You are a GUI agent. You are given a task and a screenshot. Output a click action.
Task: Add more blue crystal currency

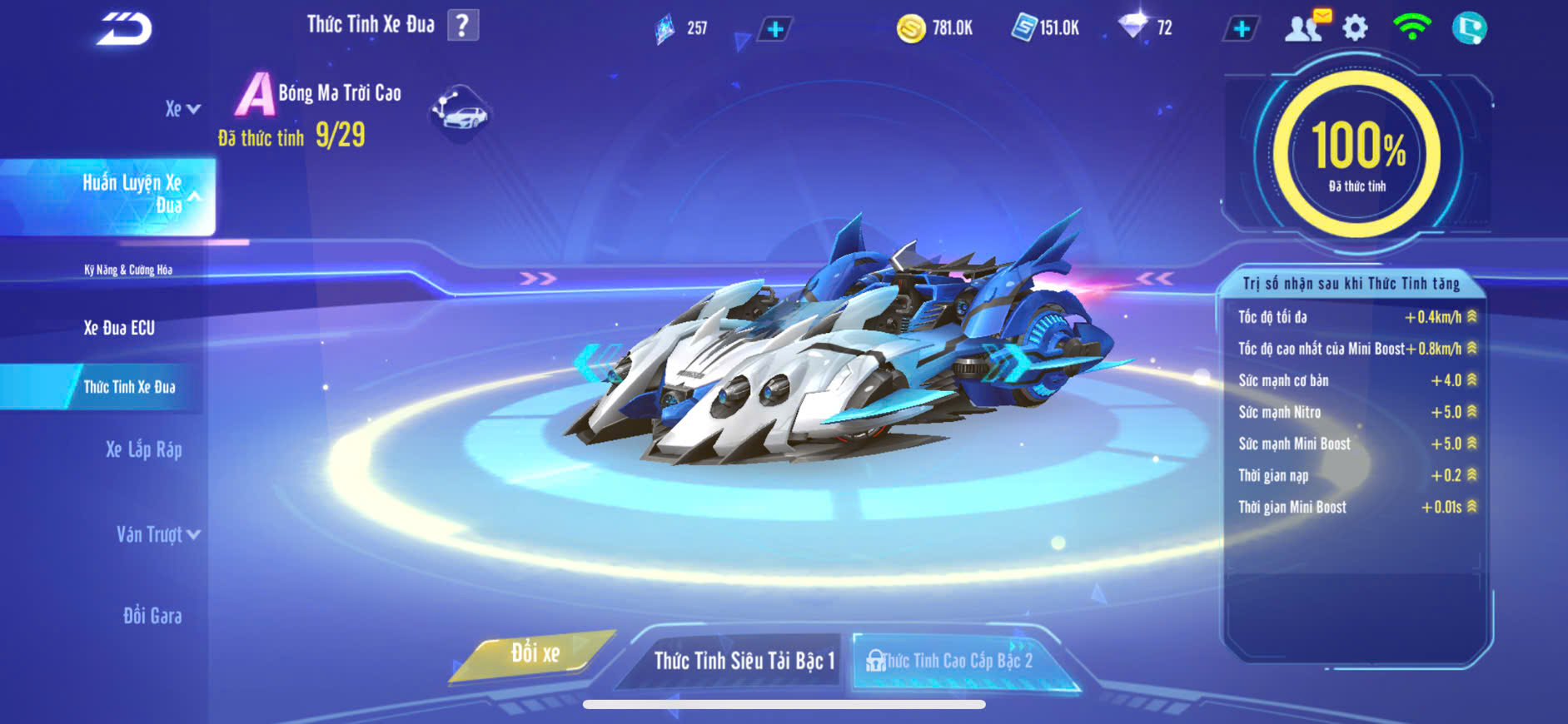(x=774, y=30)
